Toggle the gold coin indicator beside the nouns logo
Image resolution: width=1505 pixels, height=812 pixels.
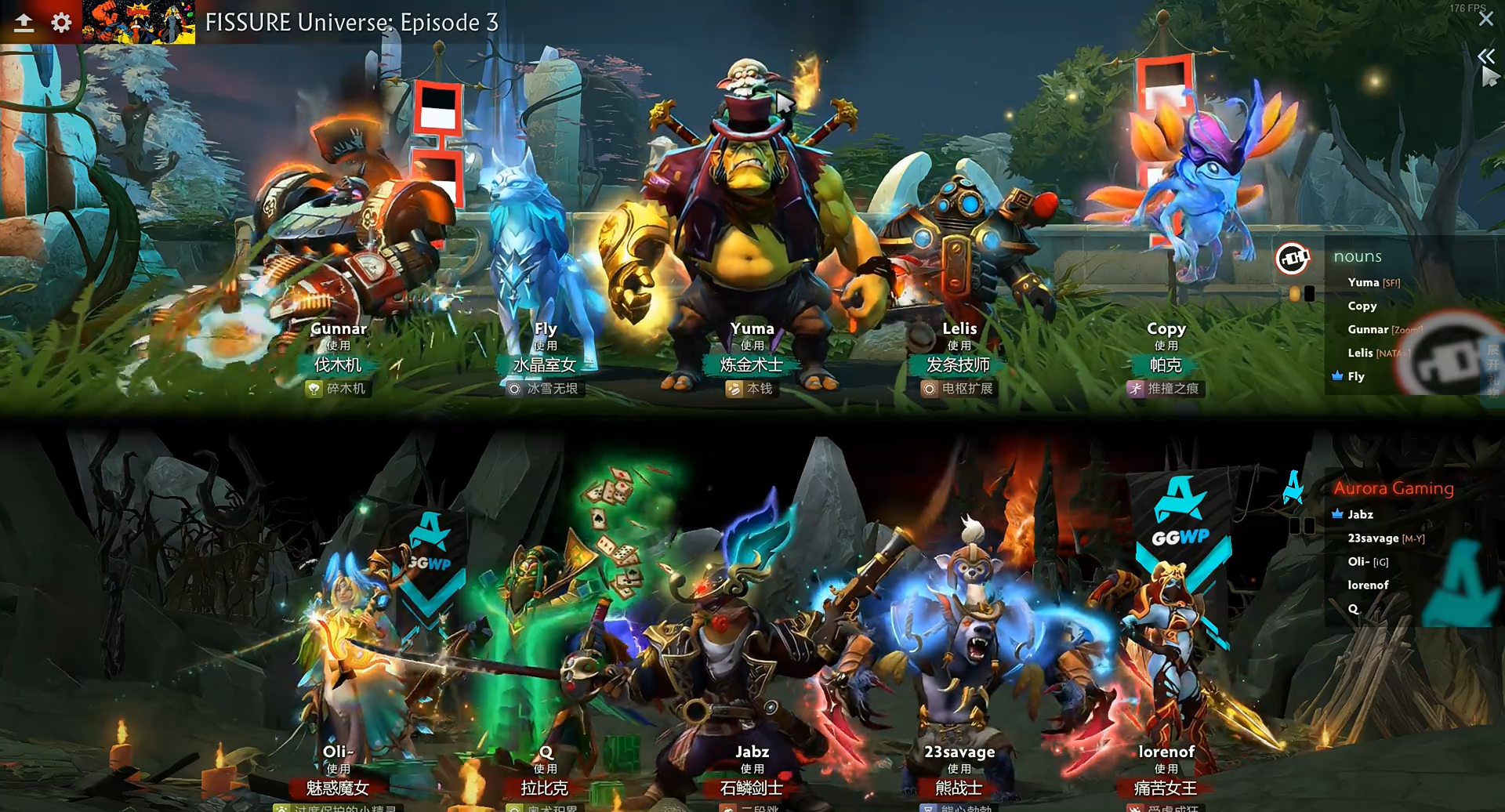[1294, 293]
